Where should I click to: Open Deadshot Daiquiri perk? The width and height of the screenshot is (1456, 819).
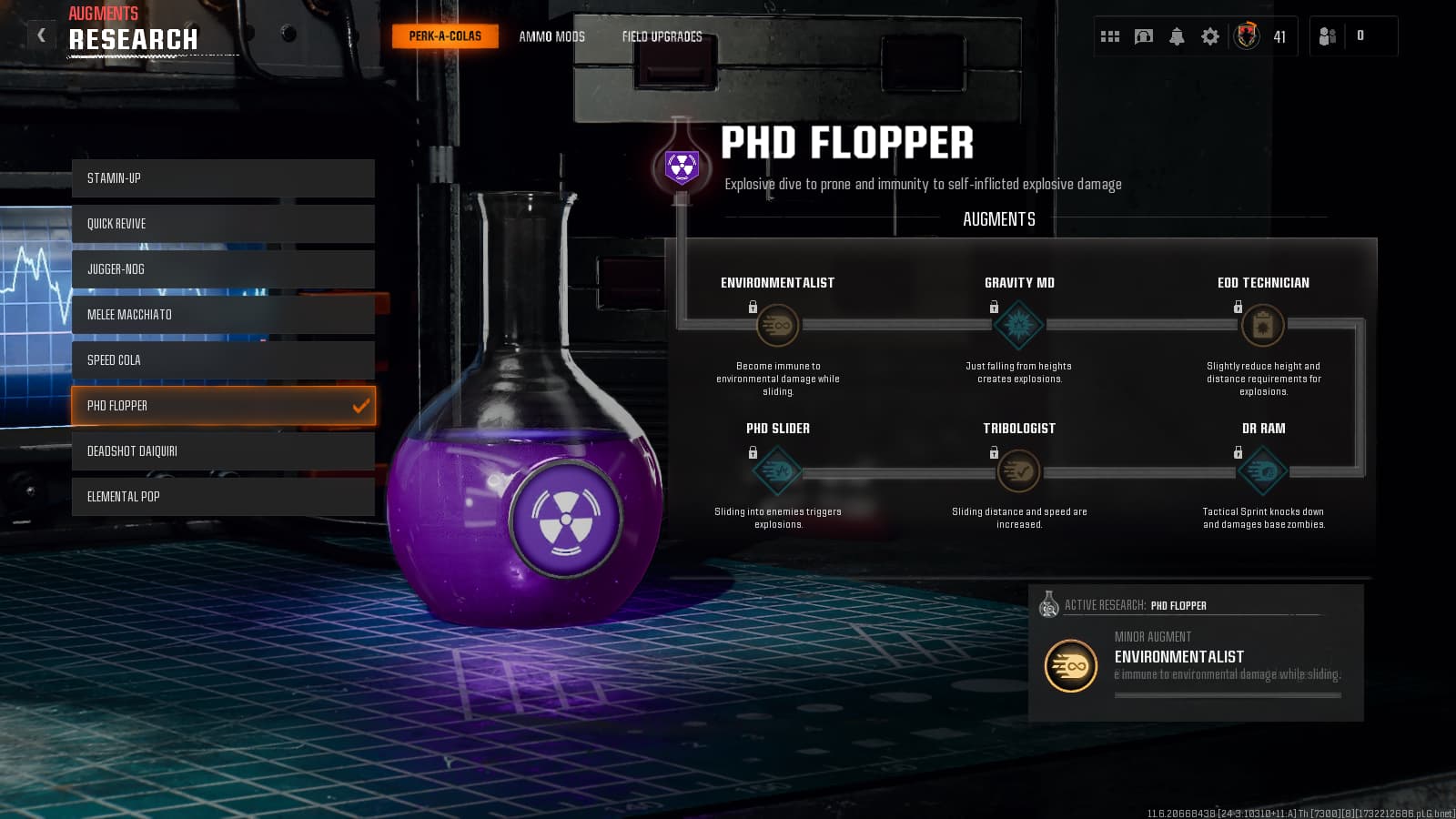pos(223,451)
